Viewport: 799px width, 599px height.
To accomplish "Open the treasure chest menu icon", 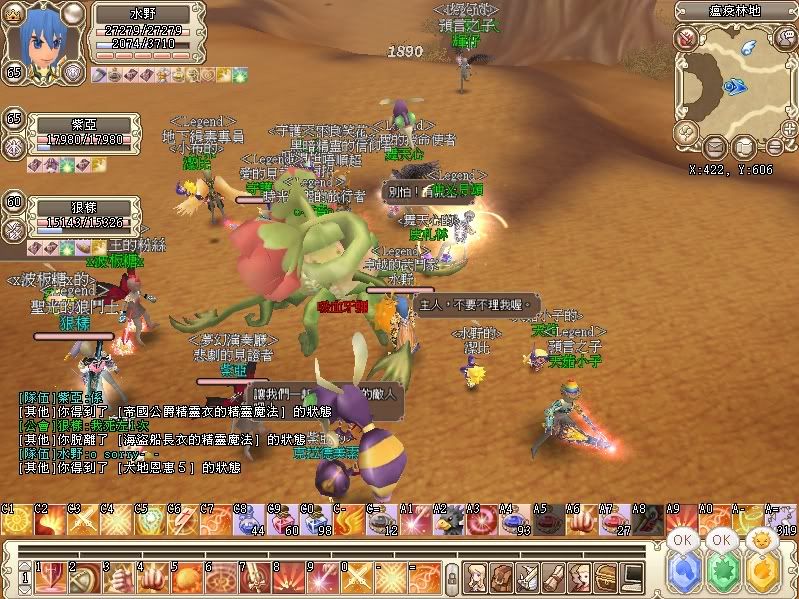I will (x=606, y=576).
